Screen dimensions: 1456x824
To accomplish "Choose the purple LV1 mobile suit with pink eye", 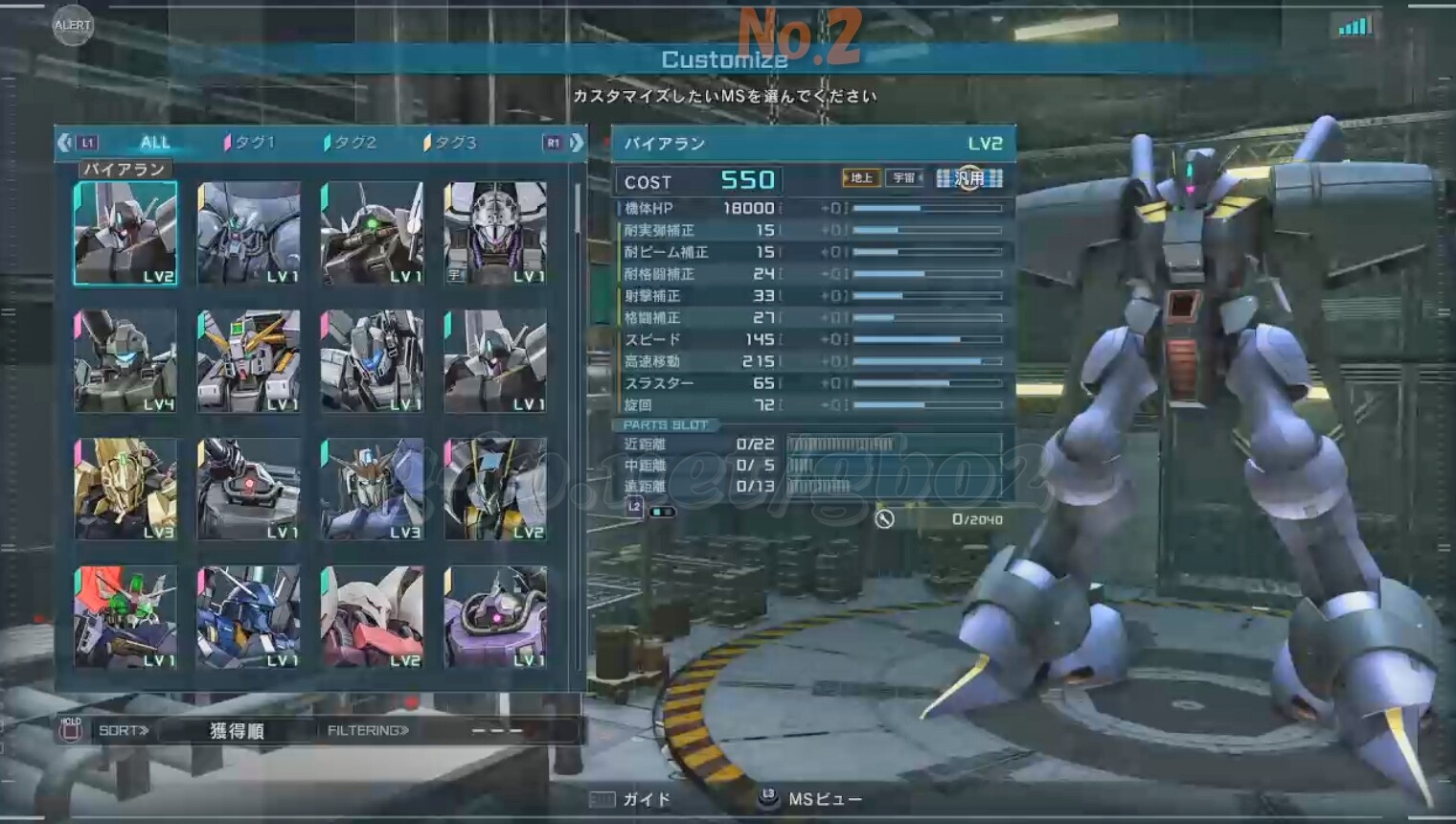I will point(495,616).
